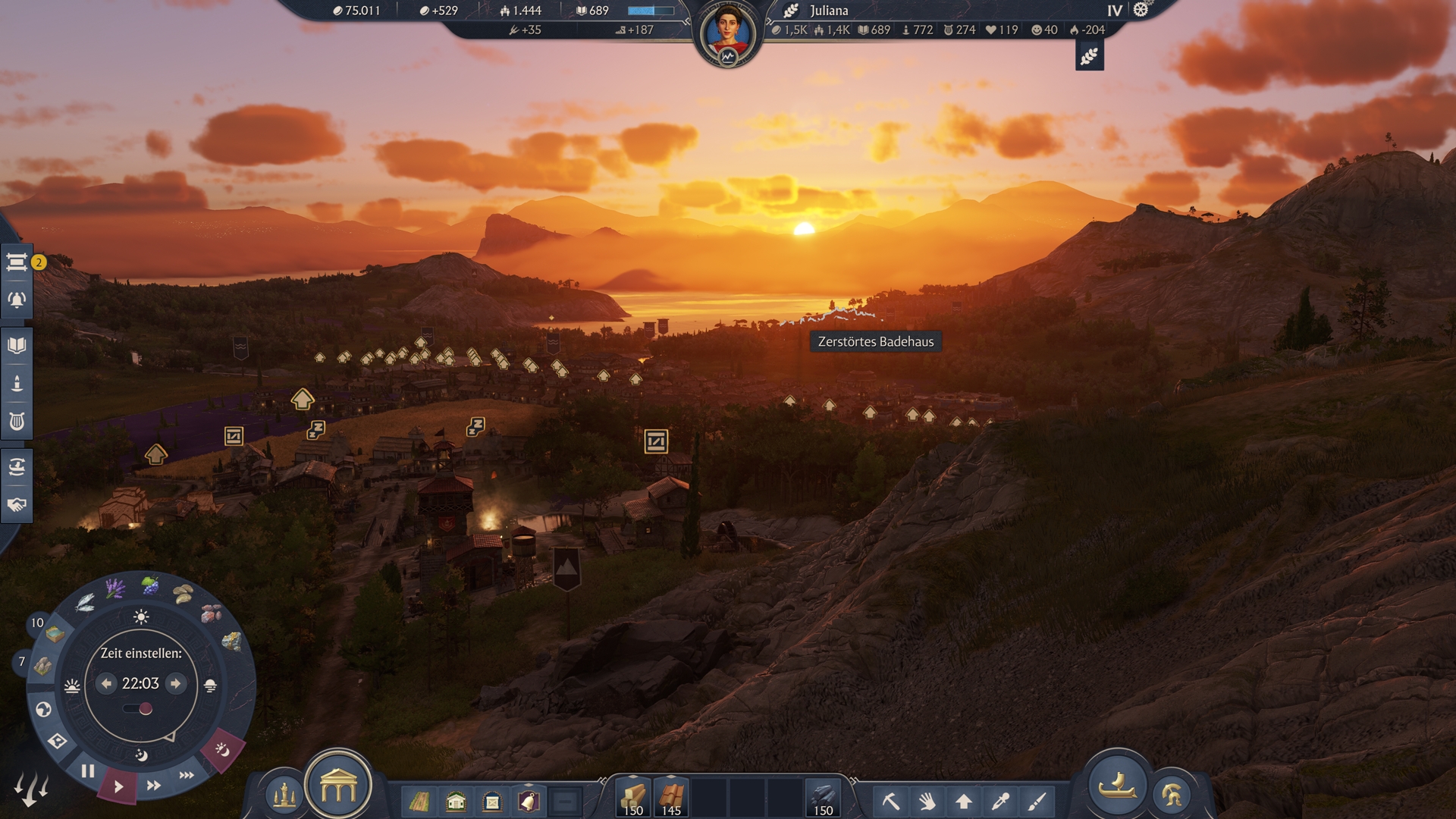Pause the game

[x=88, y=771]
